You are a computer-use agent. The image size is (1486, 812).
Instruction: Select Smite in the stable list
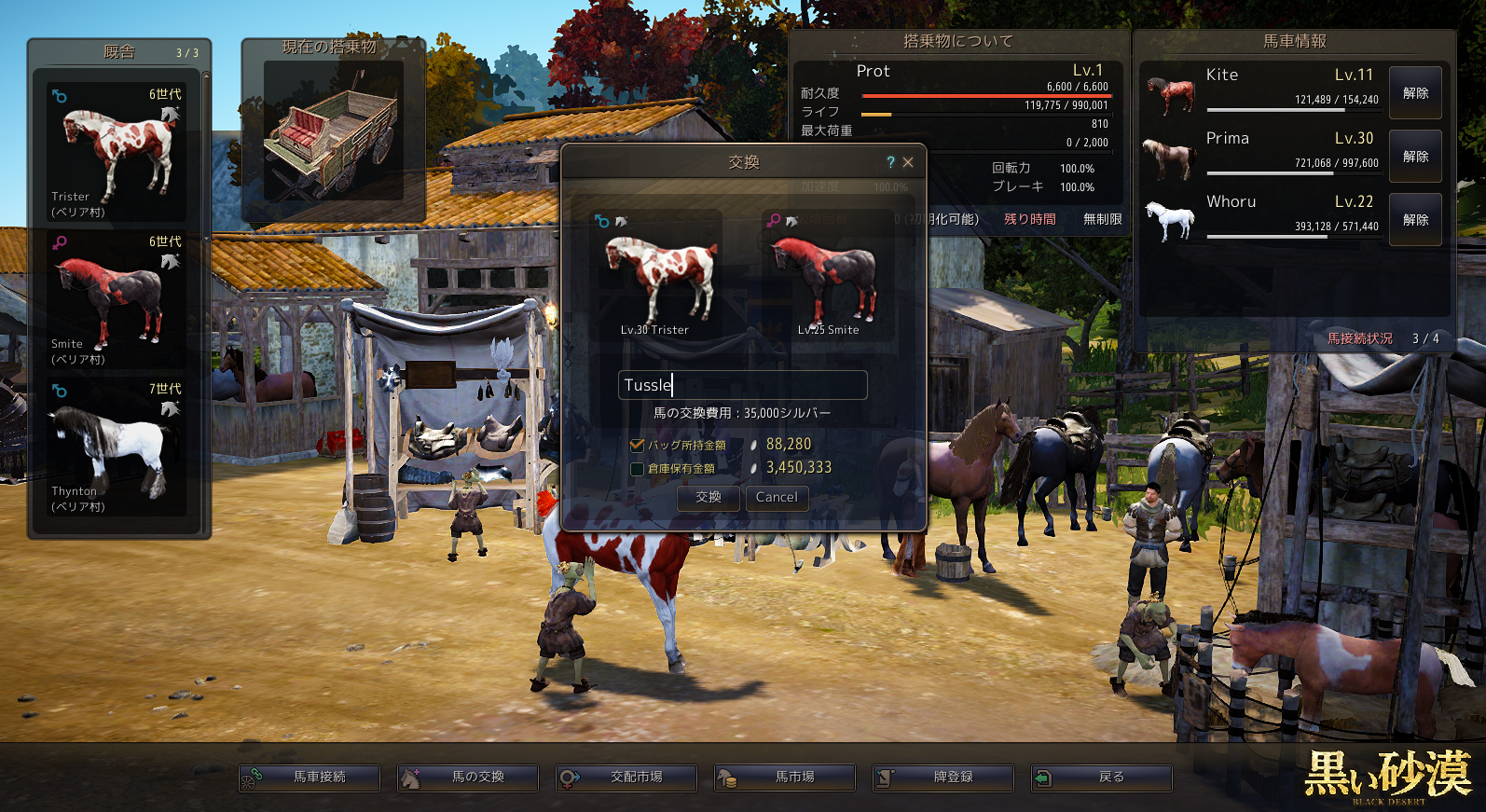[117, 300]
